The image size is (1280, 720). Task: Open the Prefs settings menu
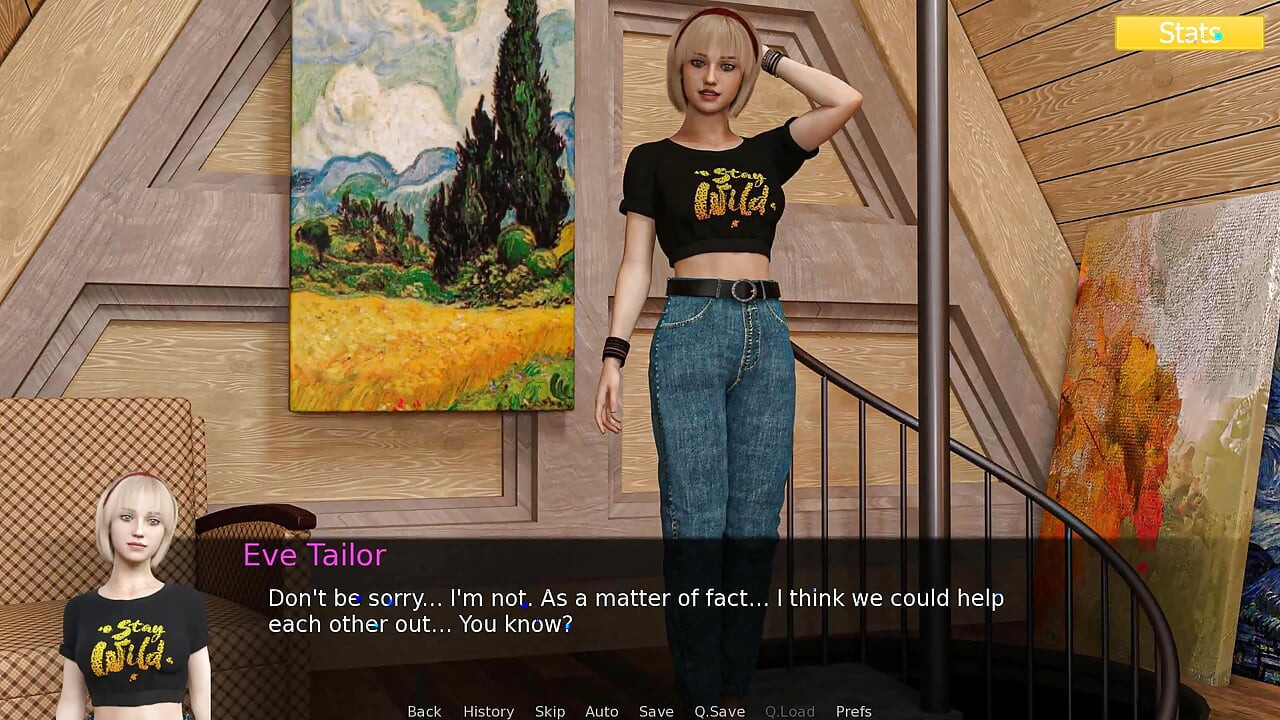pos(853,711)
